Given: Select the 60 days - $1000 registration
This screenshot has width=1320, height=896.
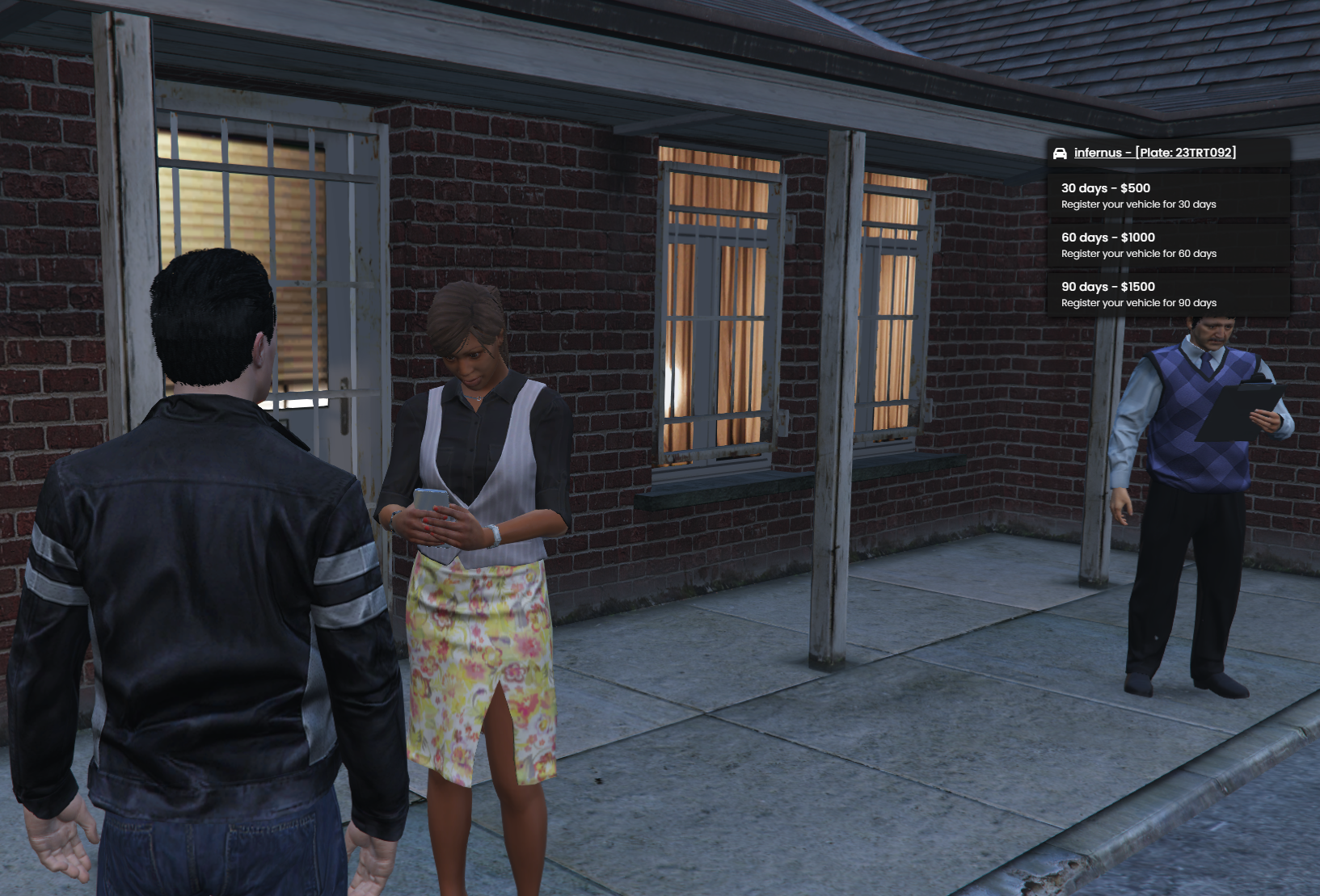Looking at the screenshot, I should pos(1167,245).
